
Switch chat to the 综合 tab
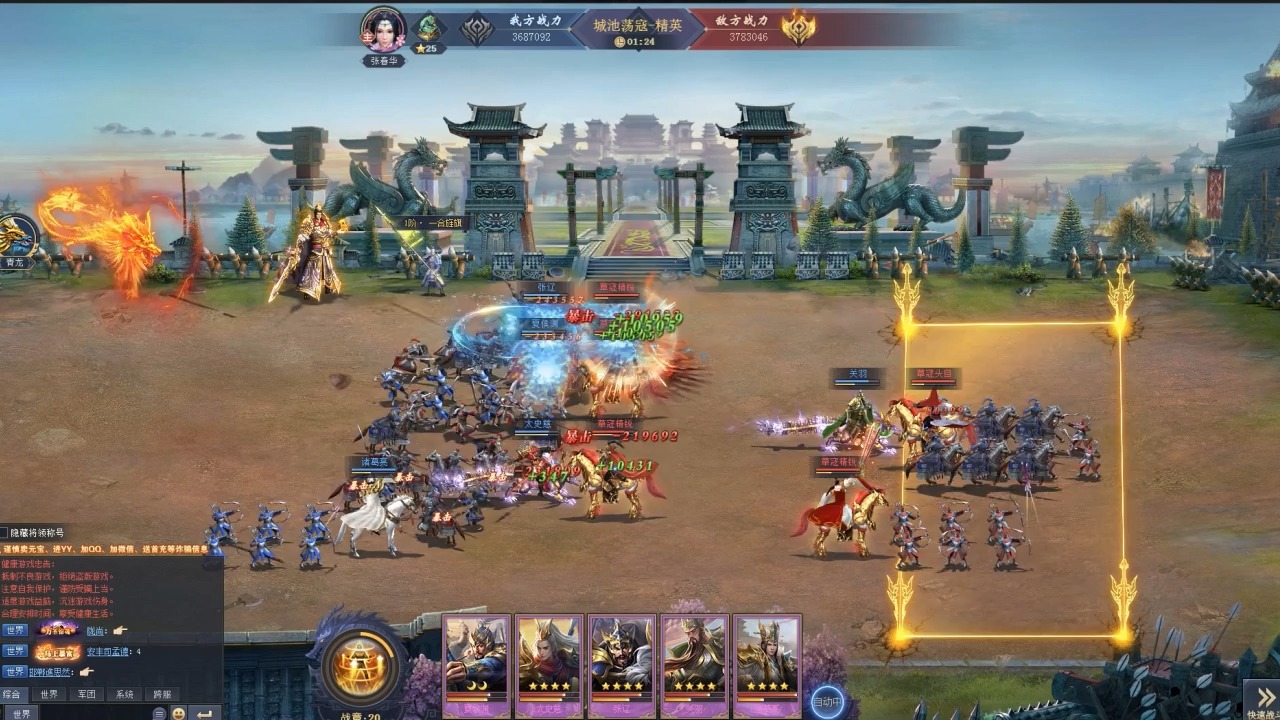click(x=12, y=694)
